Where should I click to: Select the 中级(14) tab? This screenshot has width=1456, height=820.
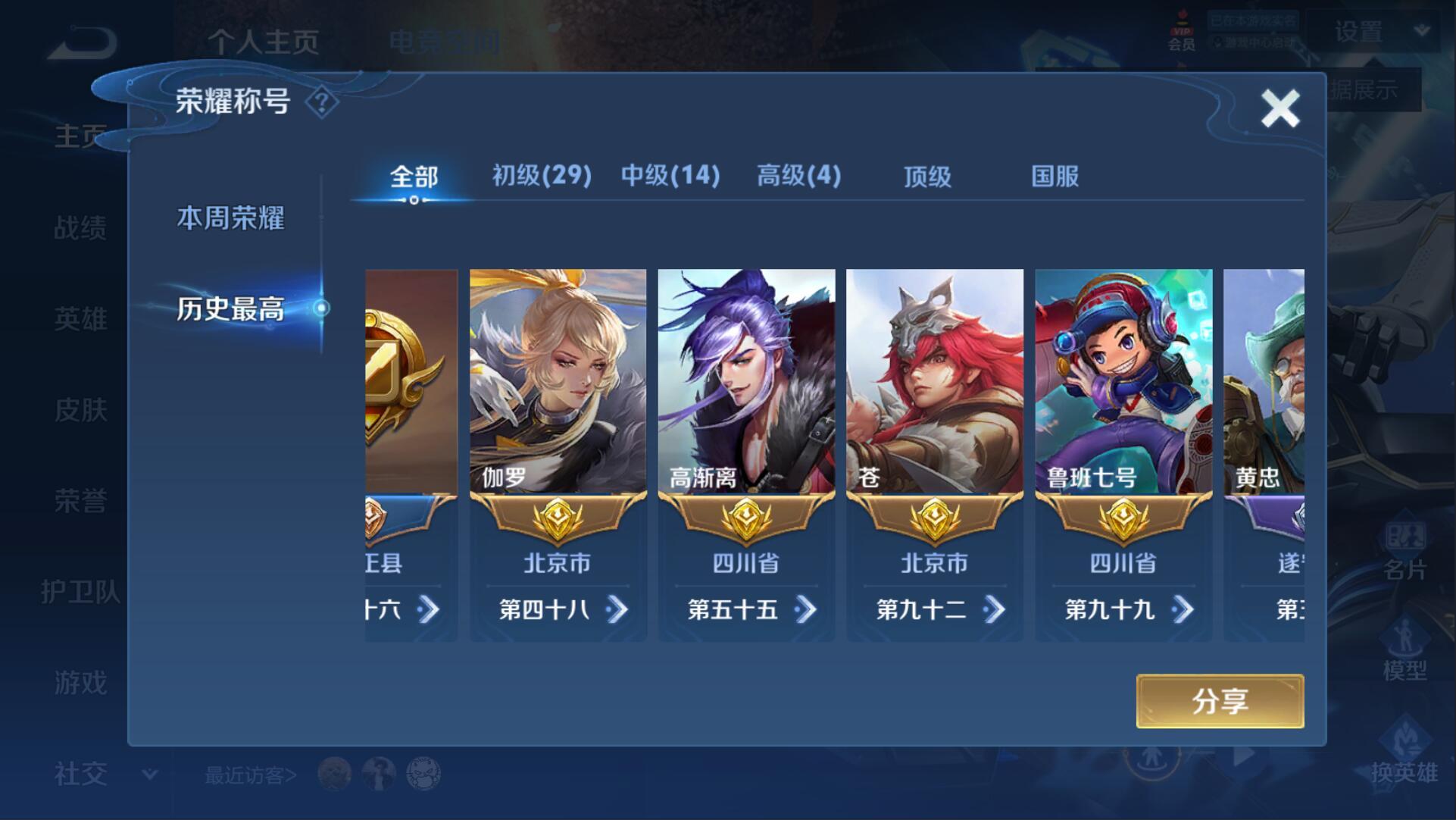670,176
